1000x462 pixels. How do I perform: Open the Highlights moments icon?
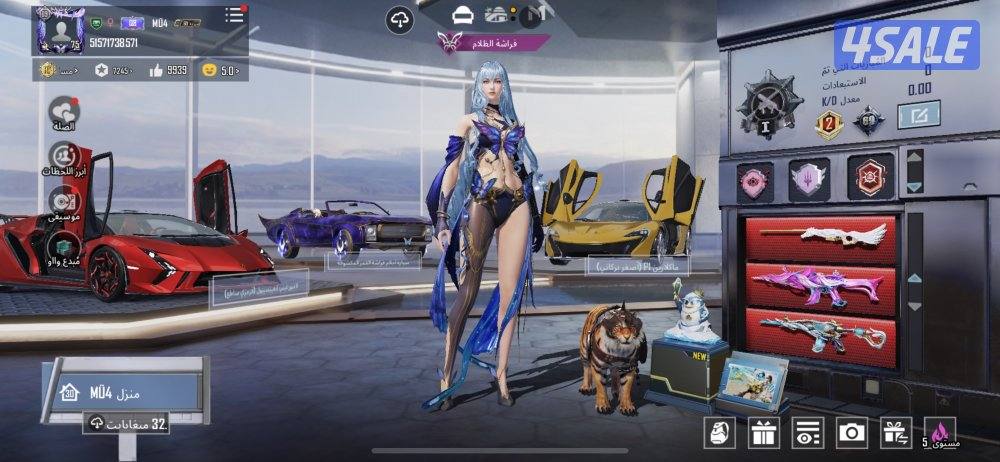[x=65, y=158]
